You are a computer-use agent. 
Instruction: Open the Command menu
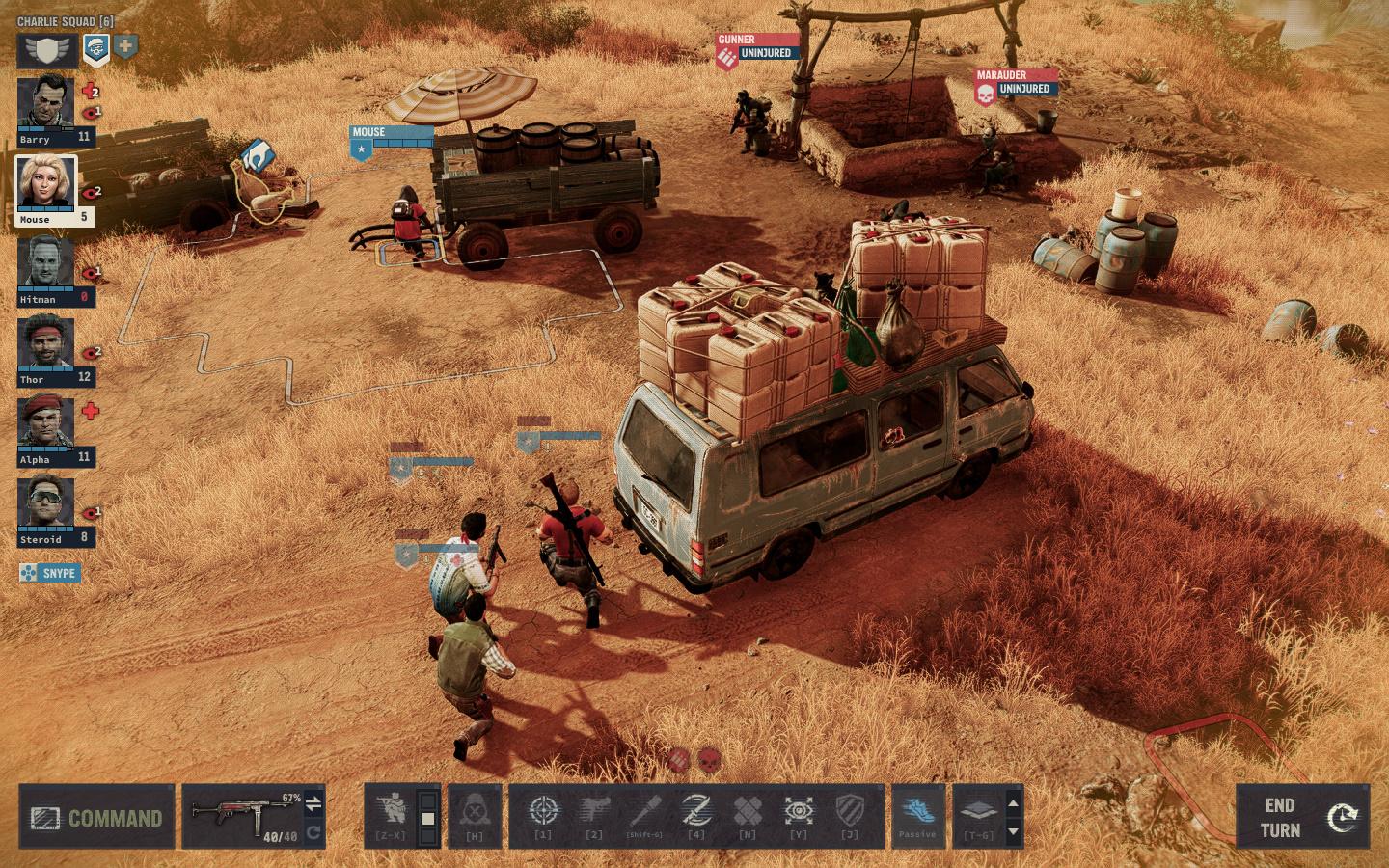pos(96,818)
